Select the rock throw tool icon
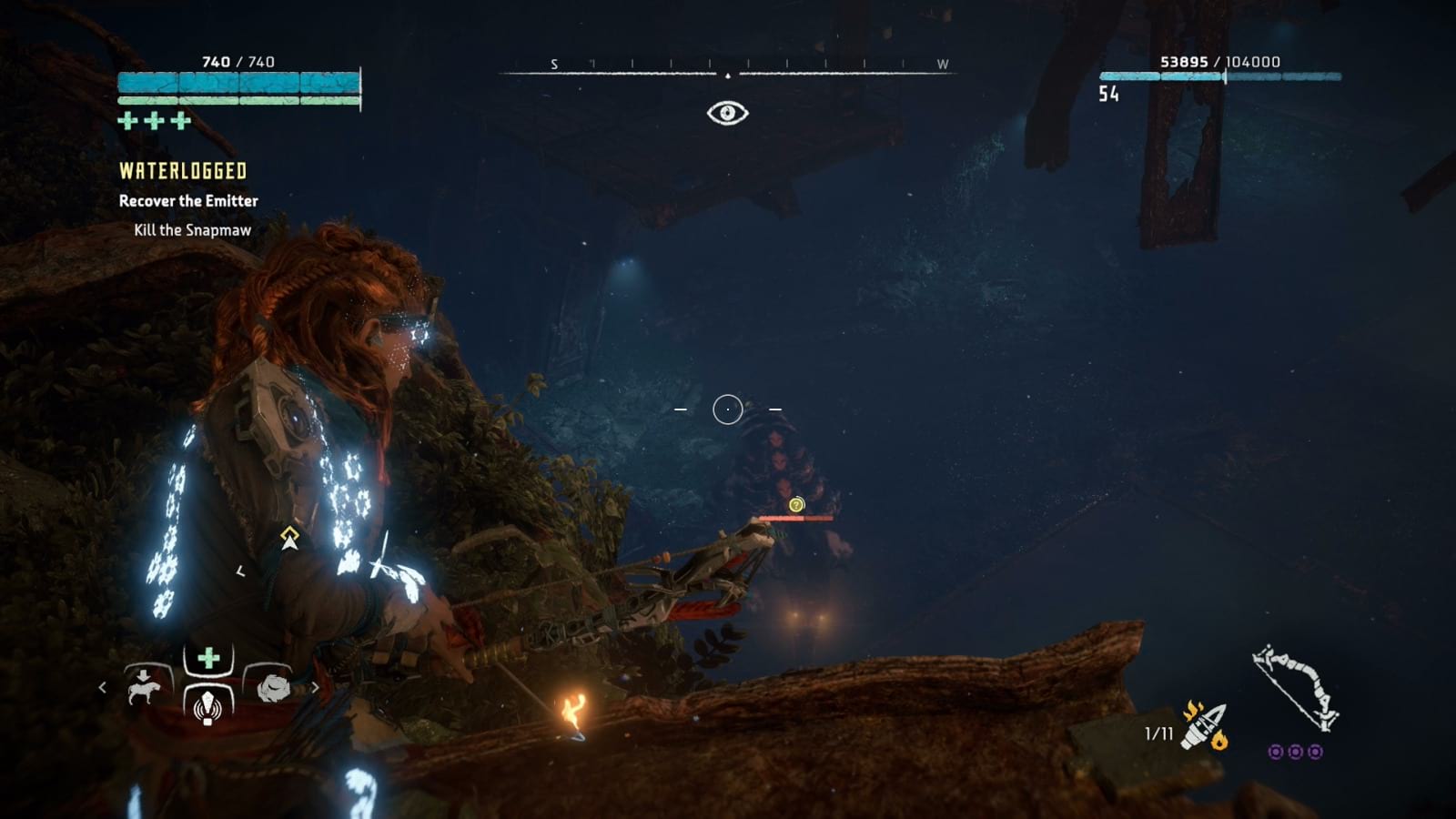 [x=273, y=688]
